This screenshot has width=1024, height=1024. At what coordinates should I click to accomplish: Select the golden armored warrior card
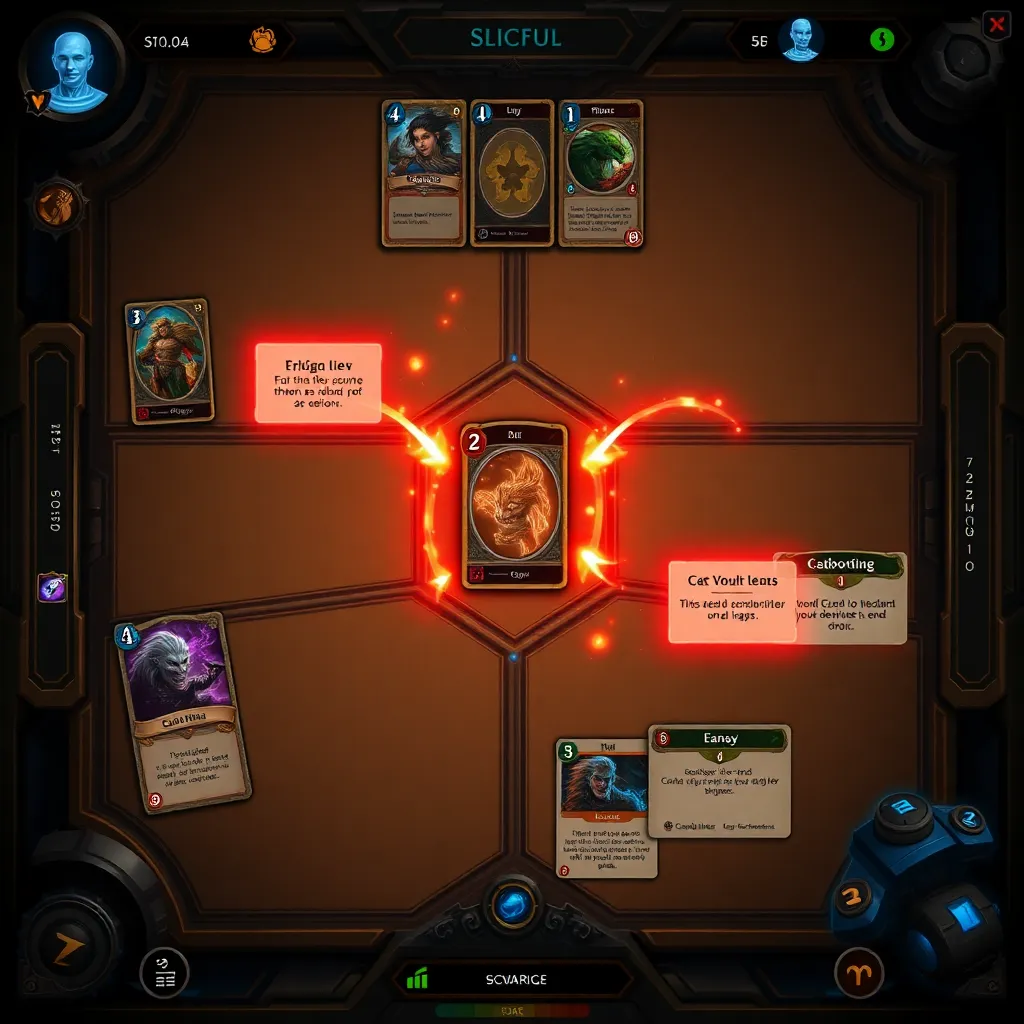point(170,360)
